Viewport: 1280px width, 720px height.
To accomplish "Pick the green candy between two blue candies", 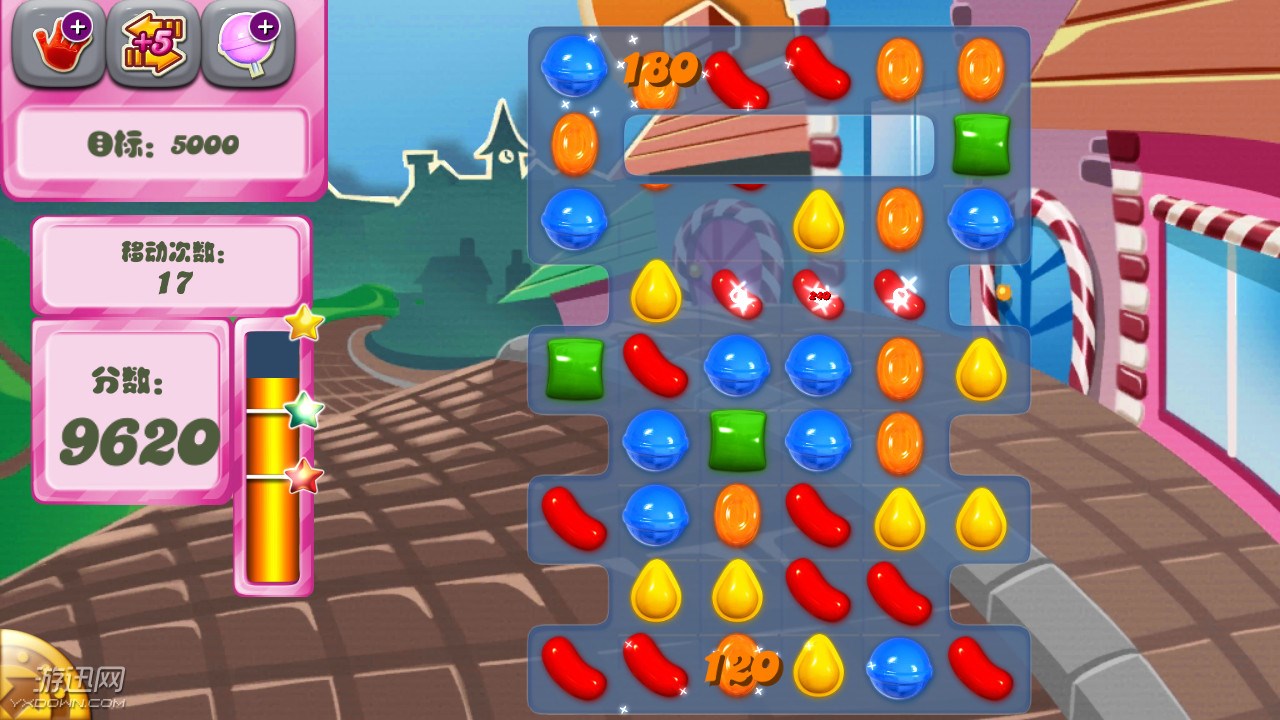I will click(737, 440).
